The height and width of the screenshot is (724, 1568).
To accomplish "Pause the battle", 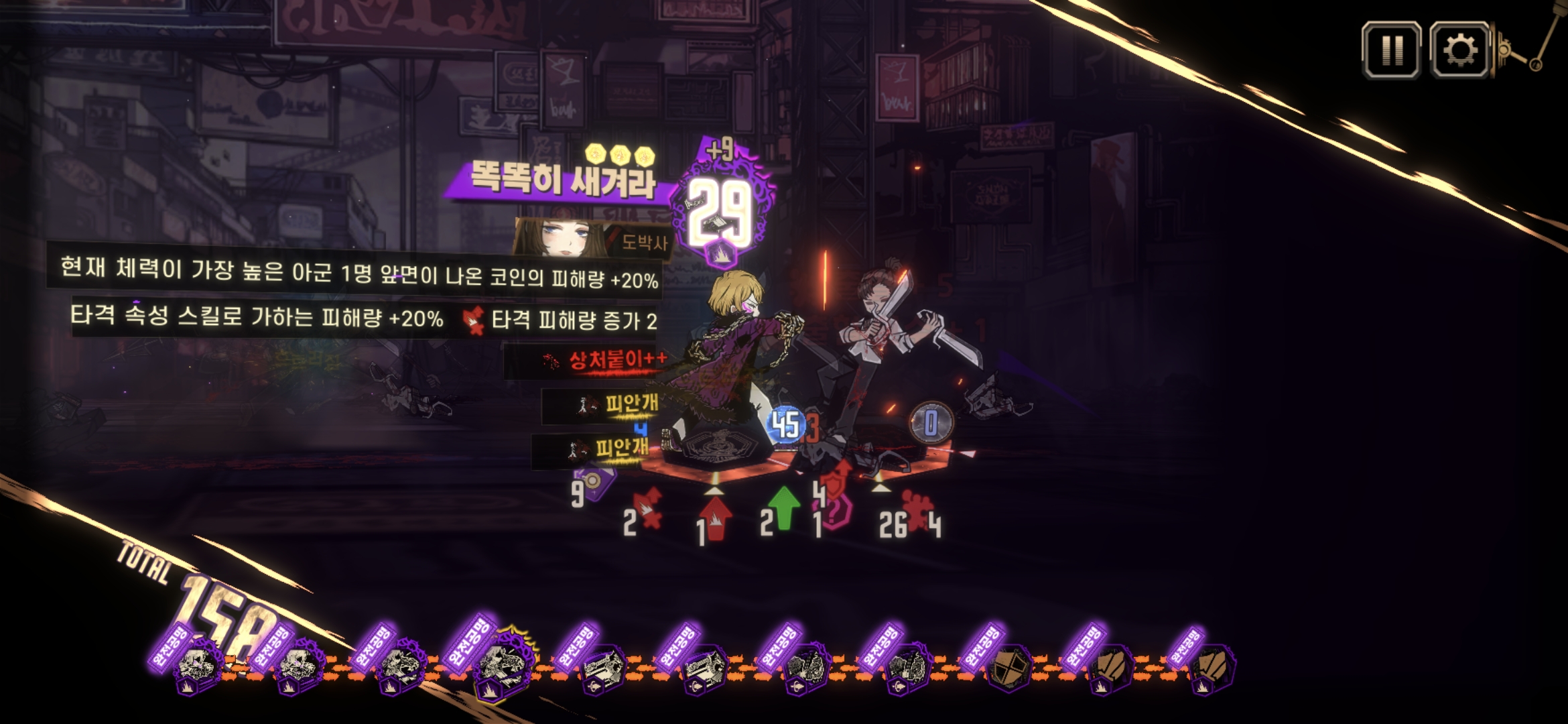I will [x=1391, y=50].
